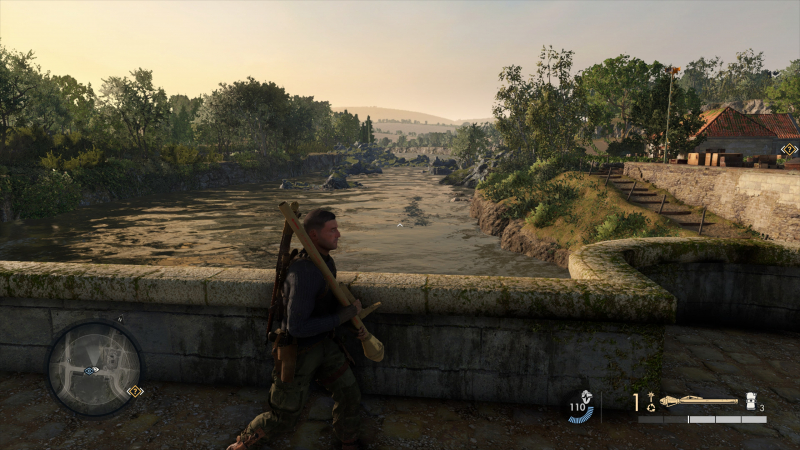Screen dimensions: 800x450
Task: Click the orange objective waypoint marker
Action: pyautogui.click(x=789, y=150)
